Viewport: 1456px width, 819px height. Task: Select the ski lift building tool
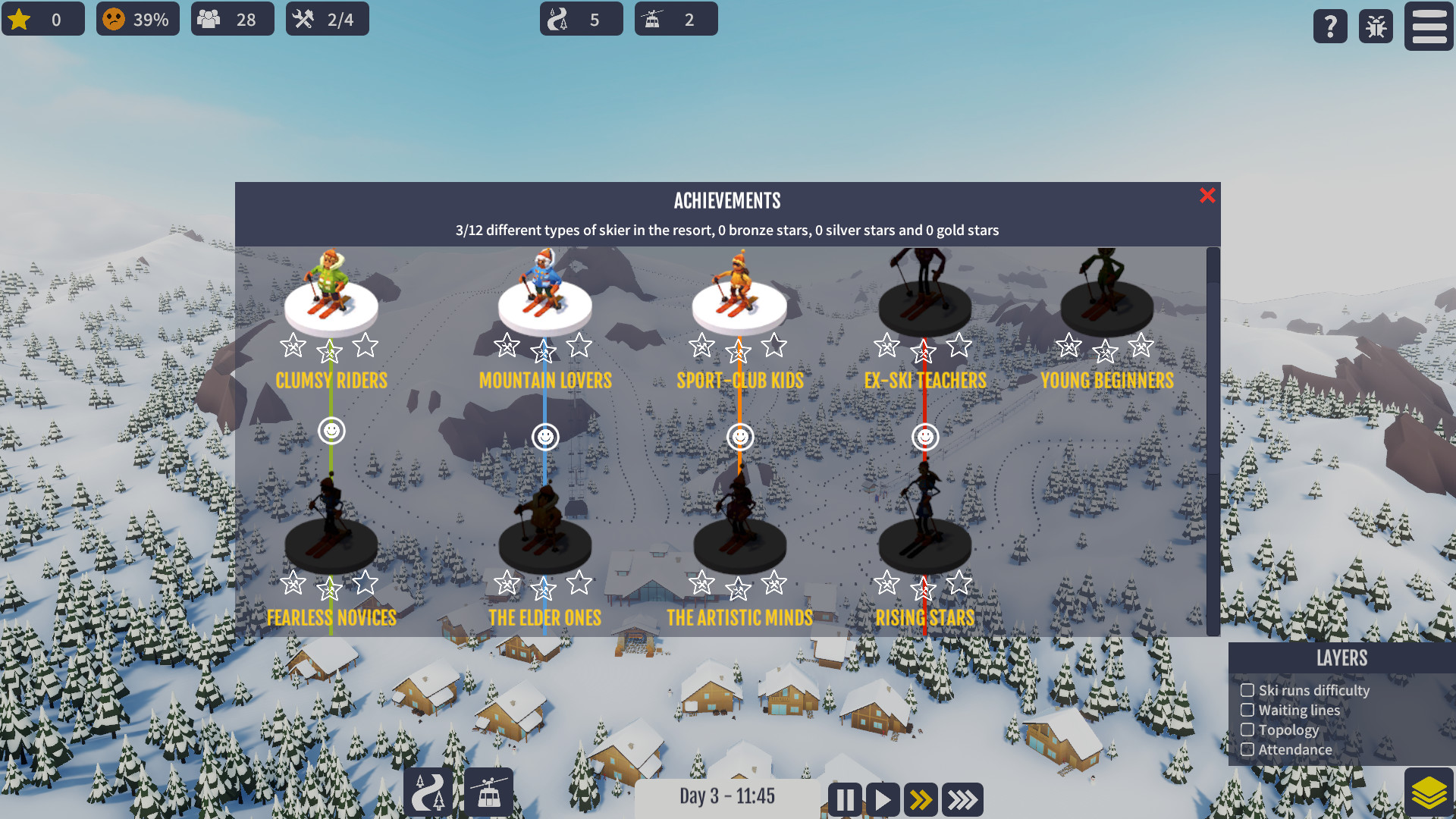(x=489, y=792)
